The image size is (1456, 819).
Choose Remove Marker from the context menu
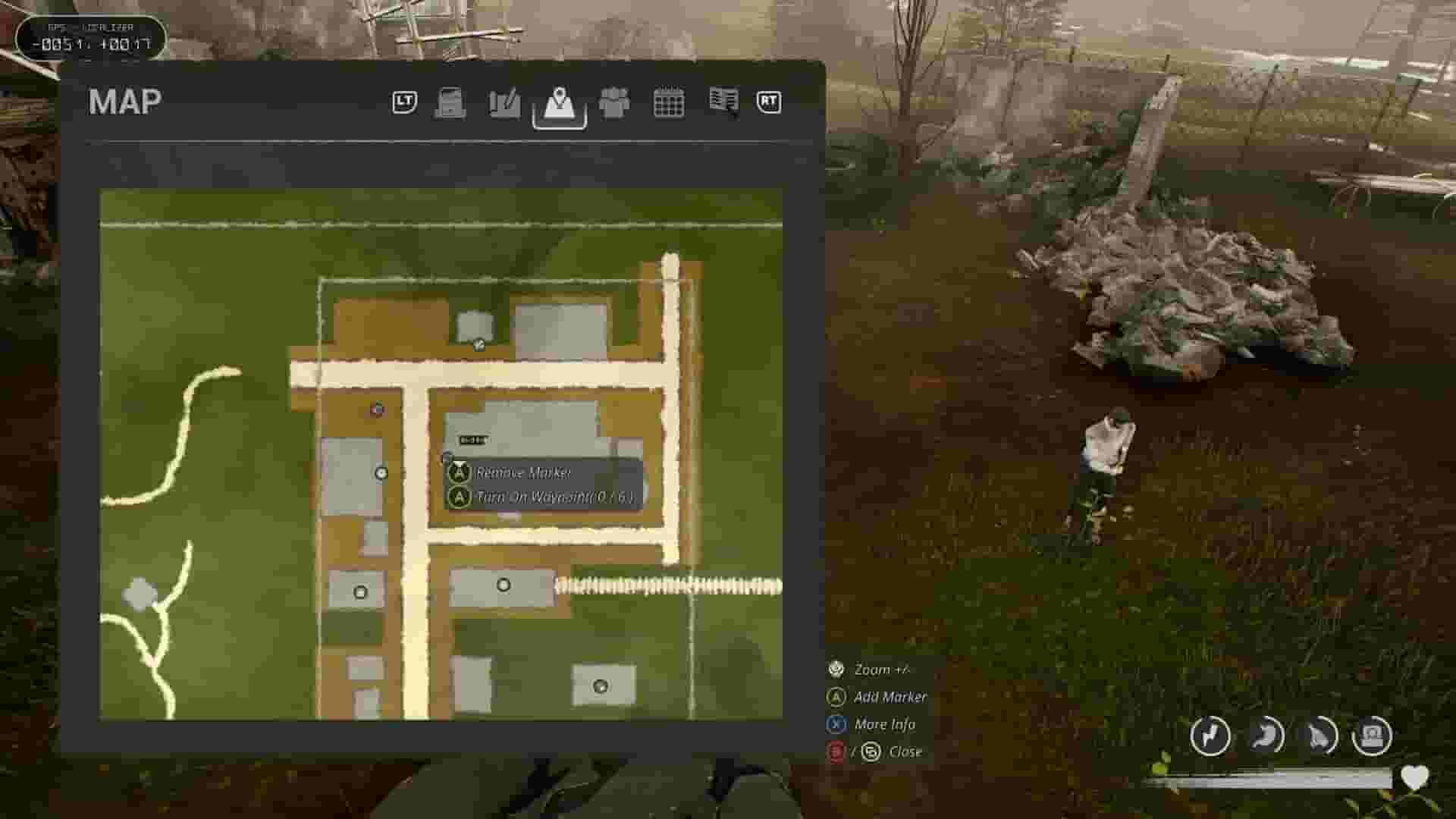click(x=524, y=472)
